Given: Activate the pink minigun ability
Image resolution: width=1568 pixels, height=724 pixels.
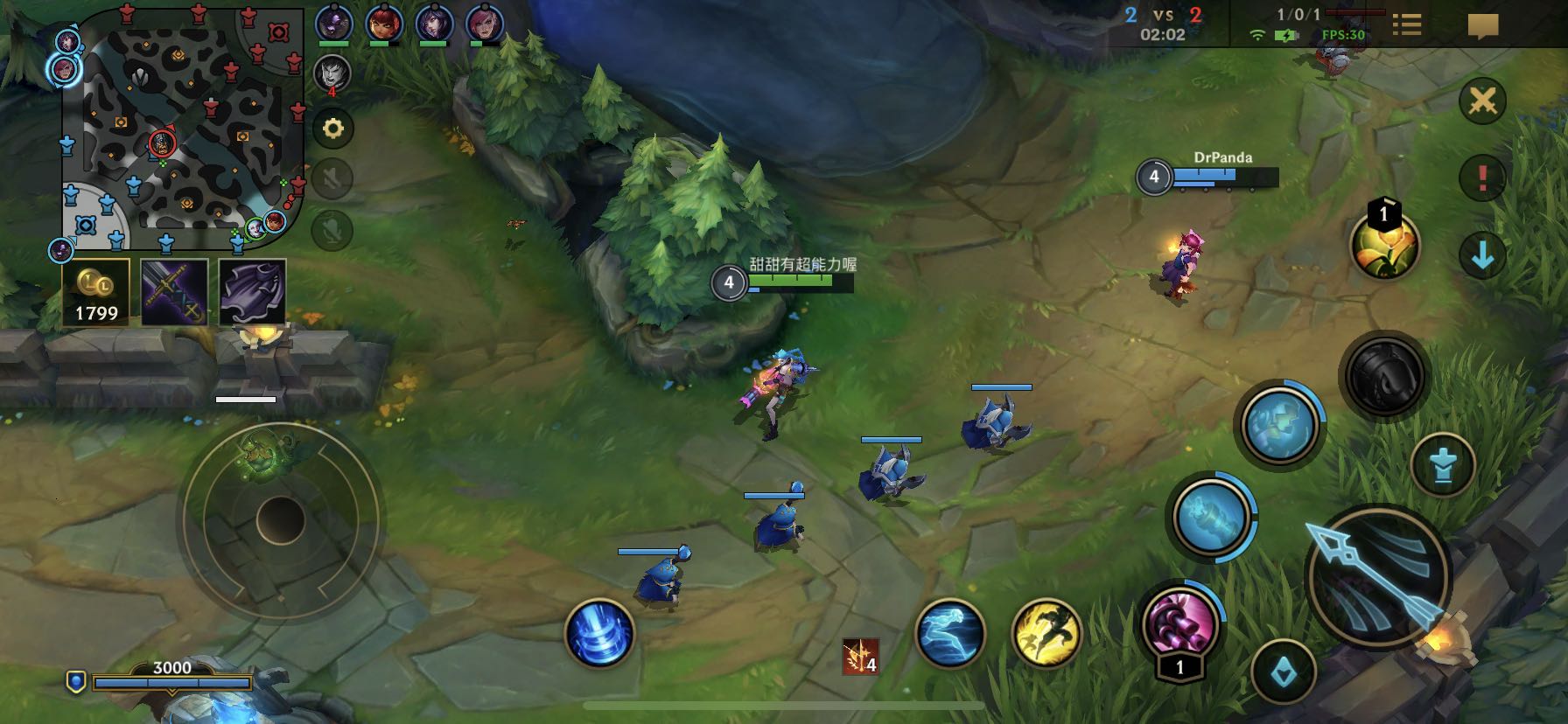Looking at the screenshot, I should point(1180,623).
